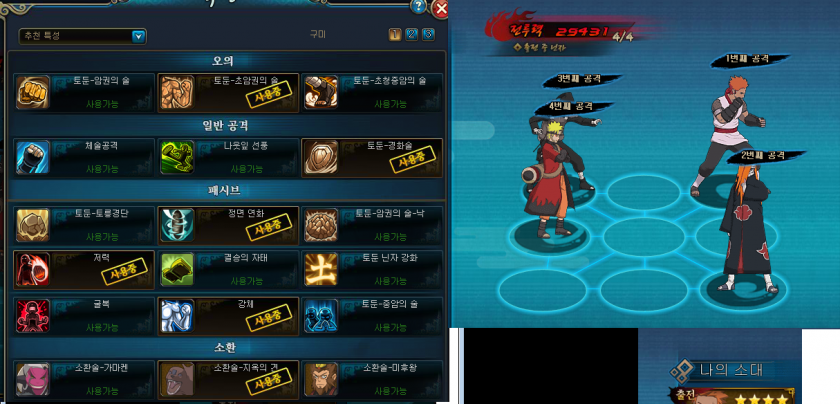Switch to skill preset 3
840x404 pixels.
[429, 35]
